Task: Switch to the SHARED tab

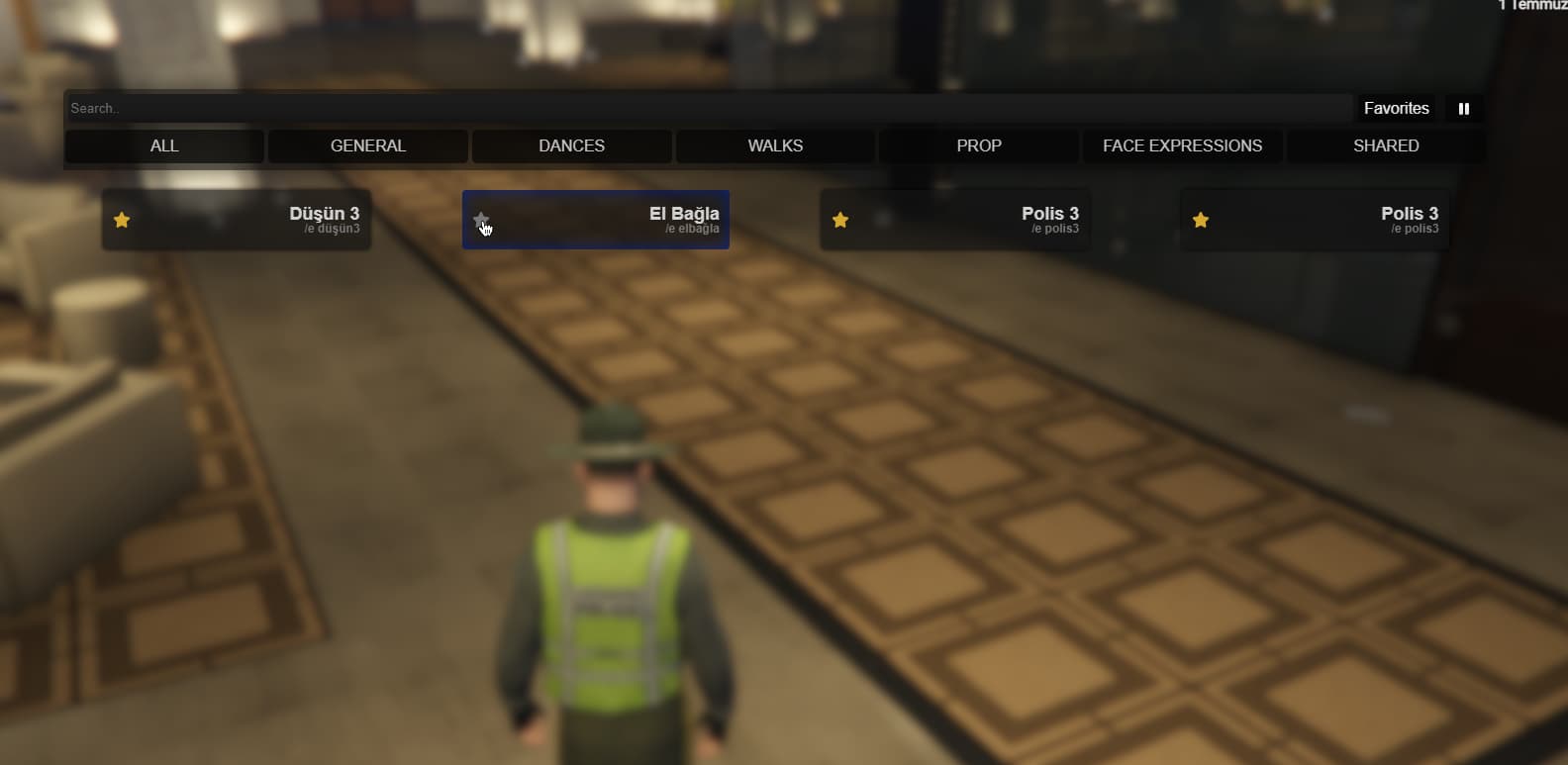Action: 1386,145
